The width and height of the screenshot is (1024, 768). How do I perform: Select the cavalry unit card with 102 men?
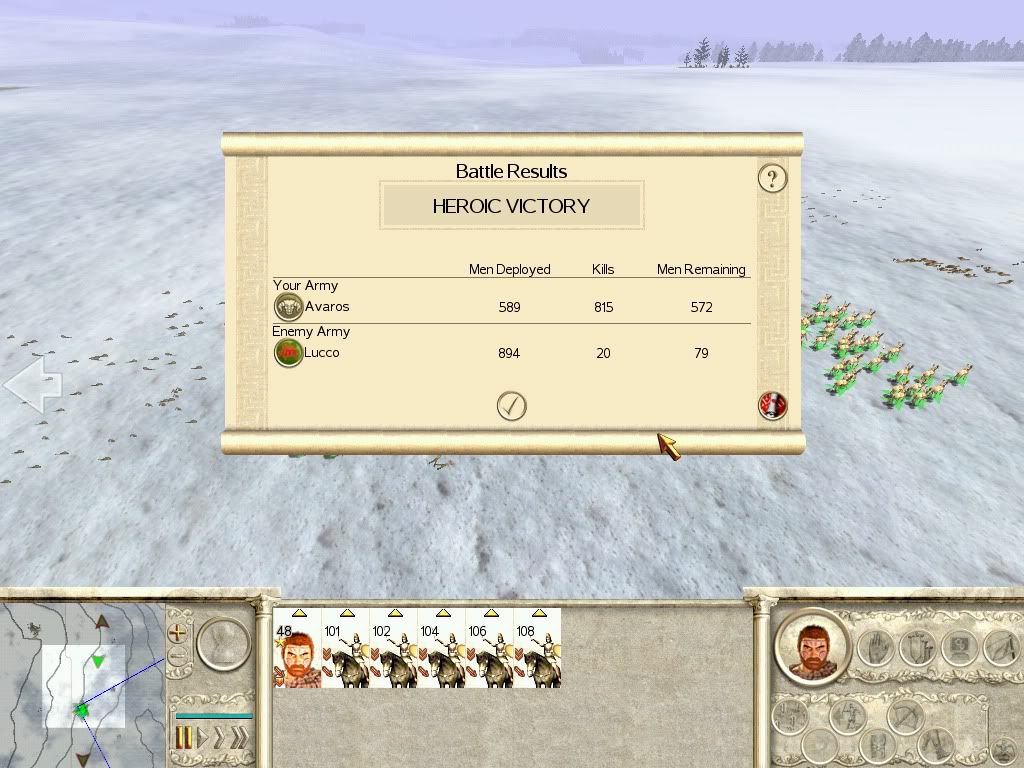click(393, 648)
